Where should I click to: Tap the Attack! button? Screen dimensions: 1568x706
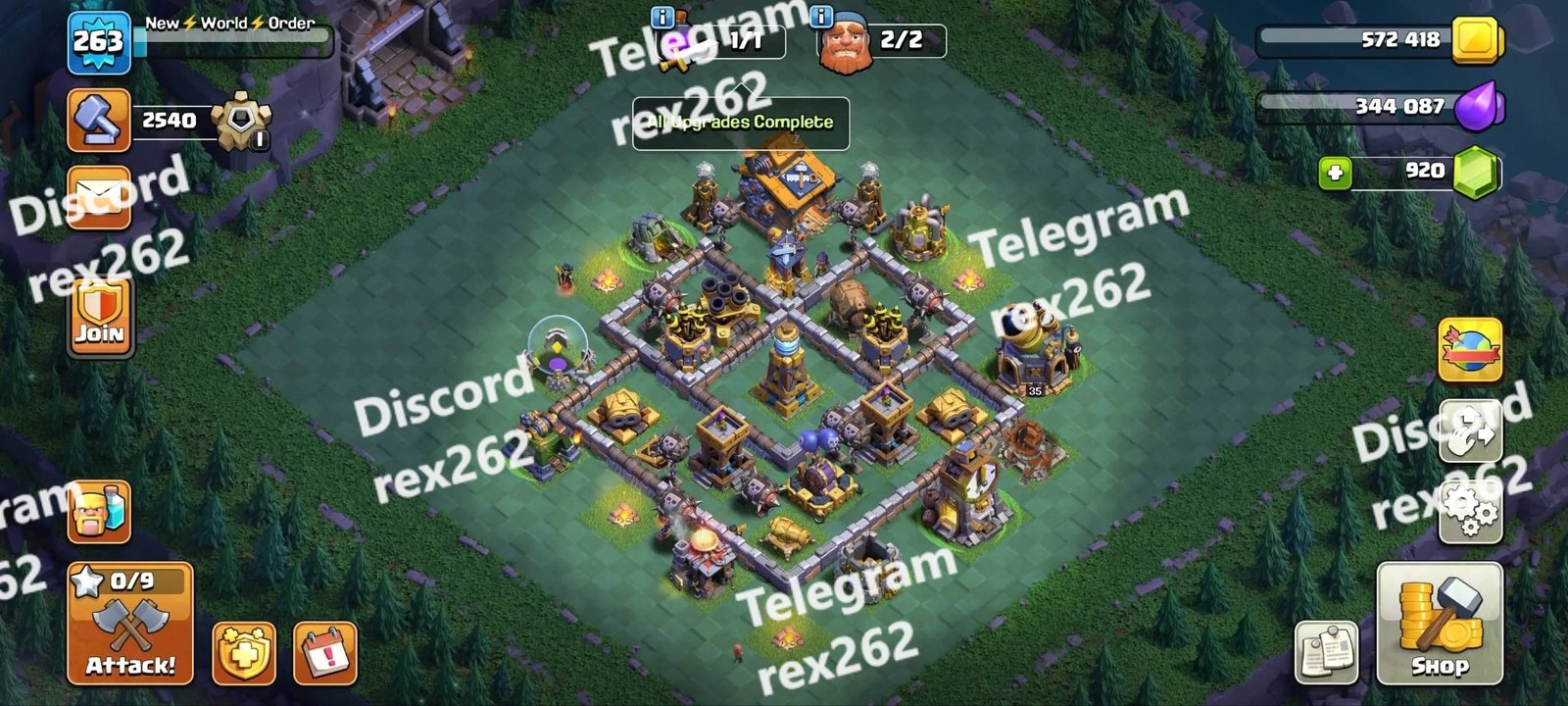click(x=130, y=625)
